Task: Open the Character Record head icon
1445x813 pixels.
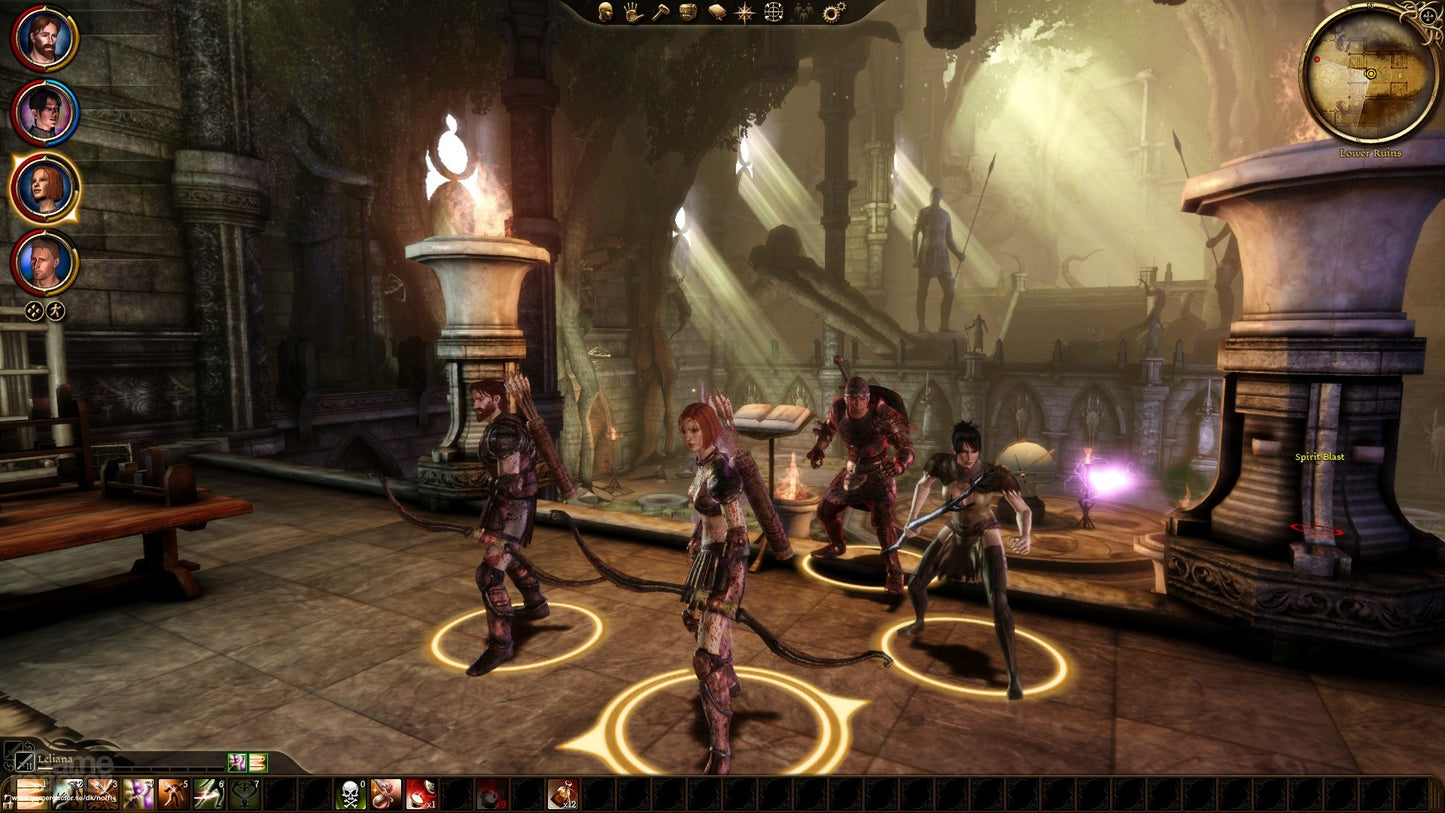Action: (x=605, y=14)
